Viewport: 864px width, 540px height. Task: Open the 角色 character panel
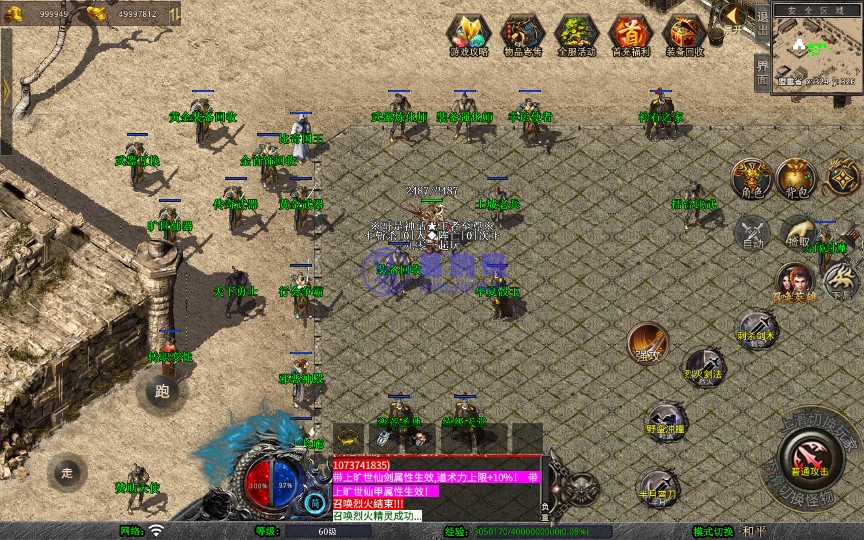751,178
